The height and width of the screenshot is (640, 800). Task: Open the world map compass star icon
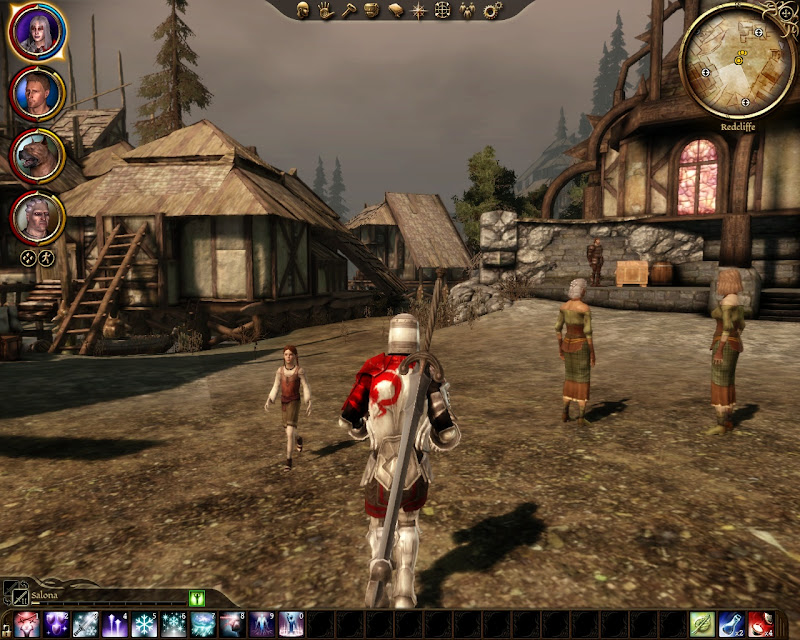[x=418, y=10]
